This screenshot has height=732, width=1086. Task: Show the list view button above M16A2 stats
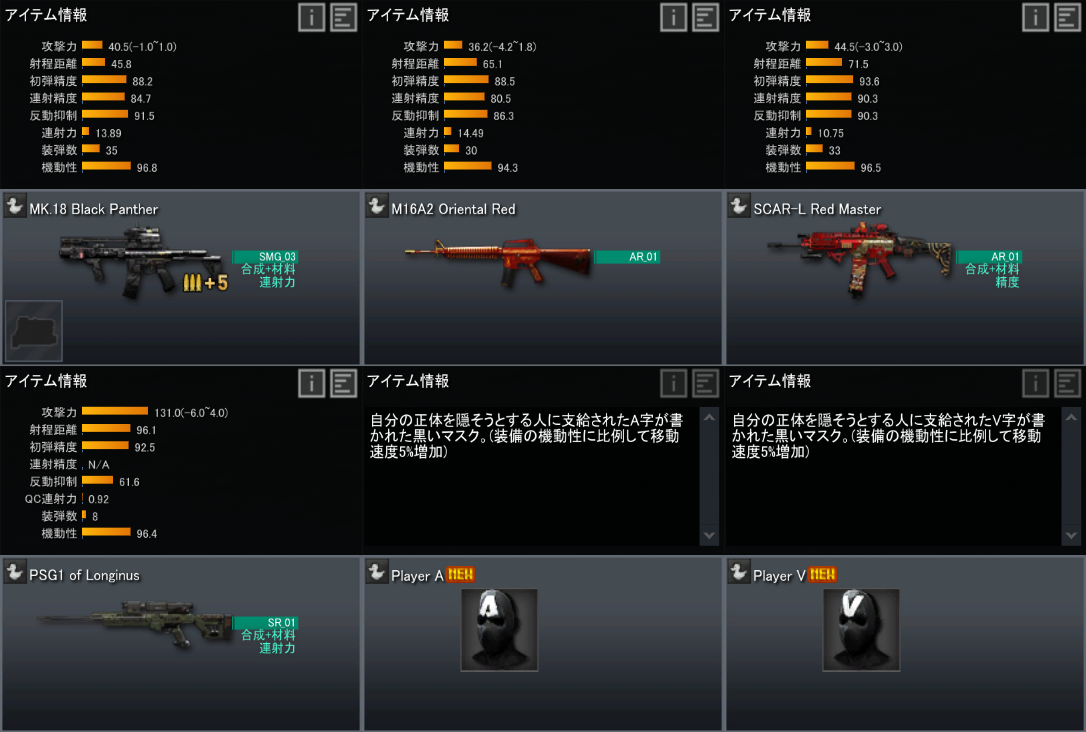(706, 17)
